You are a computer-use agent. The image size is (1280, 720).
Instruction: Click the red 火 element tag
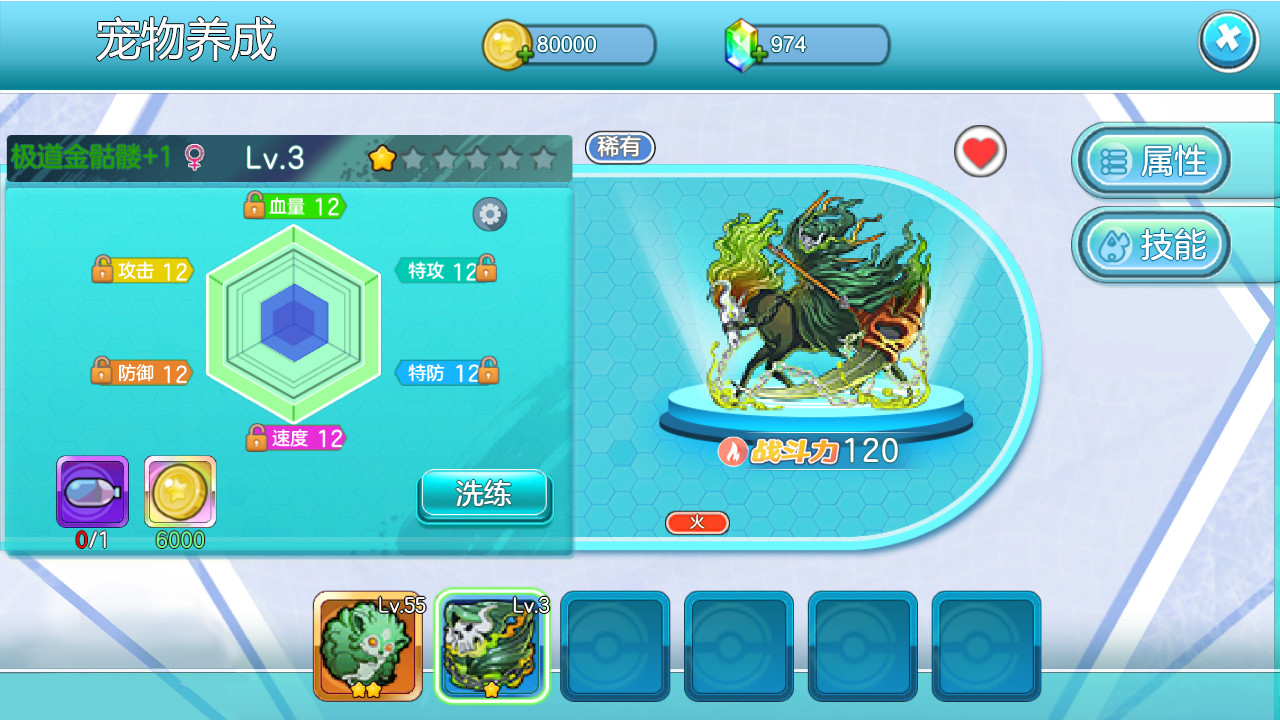tap(697, 523)
